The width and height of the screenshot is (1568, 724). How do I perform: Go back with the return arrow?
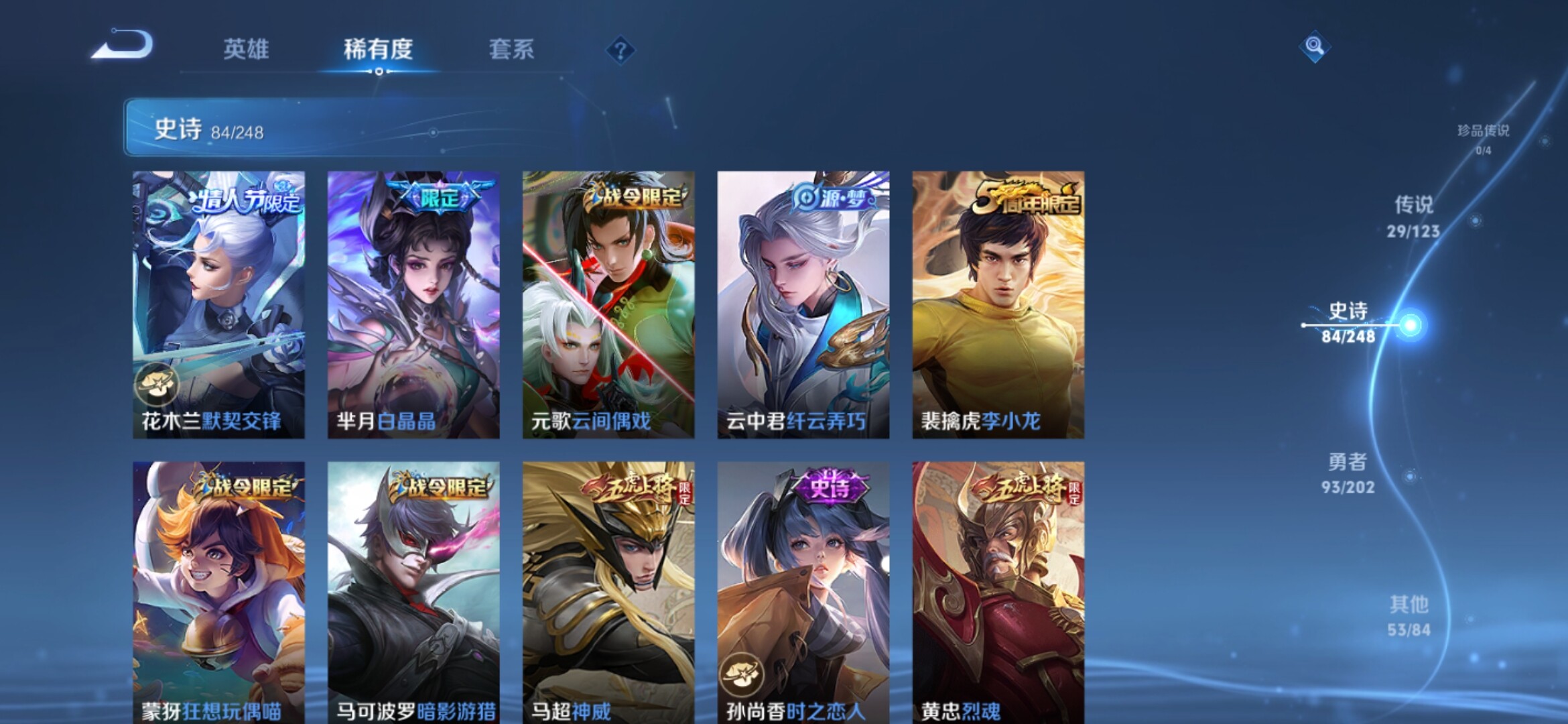pos(124,46)
